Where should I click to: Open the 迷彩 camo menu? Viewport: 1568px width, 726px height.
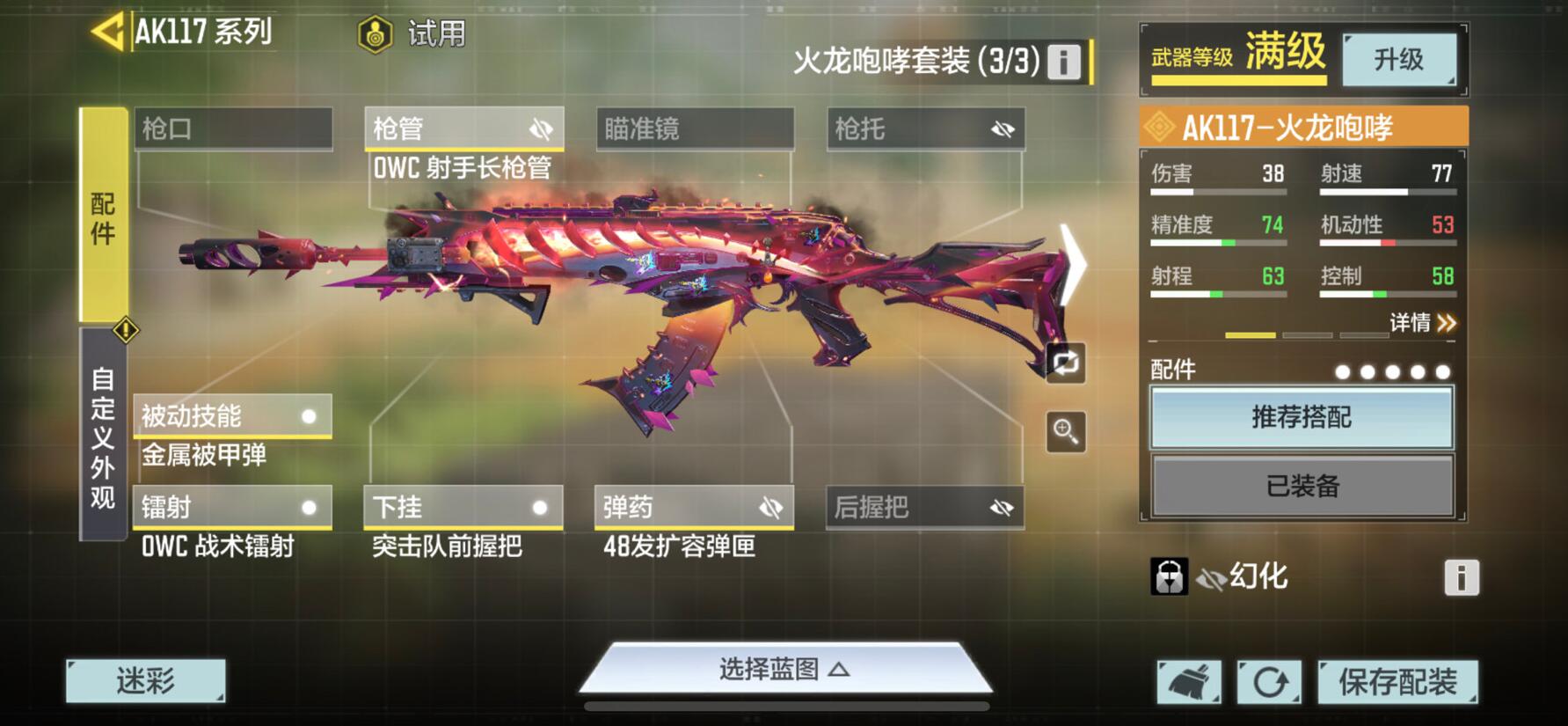point(146,681)
